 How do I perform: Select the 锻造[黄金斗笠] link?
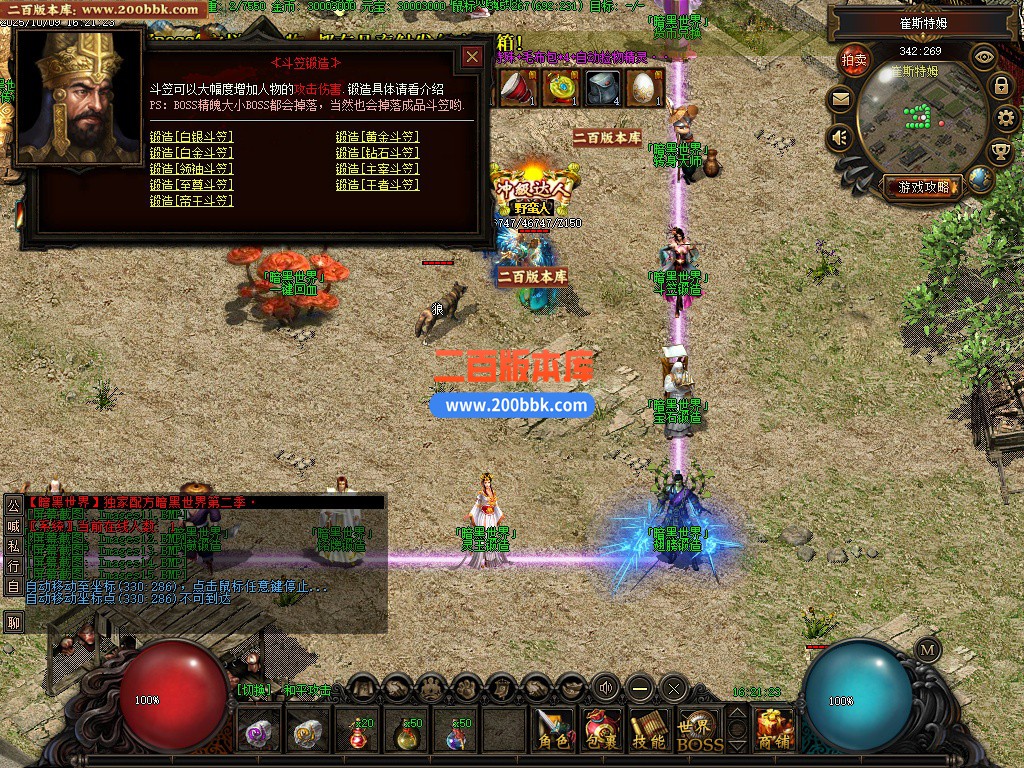377,137
